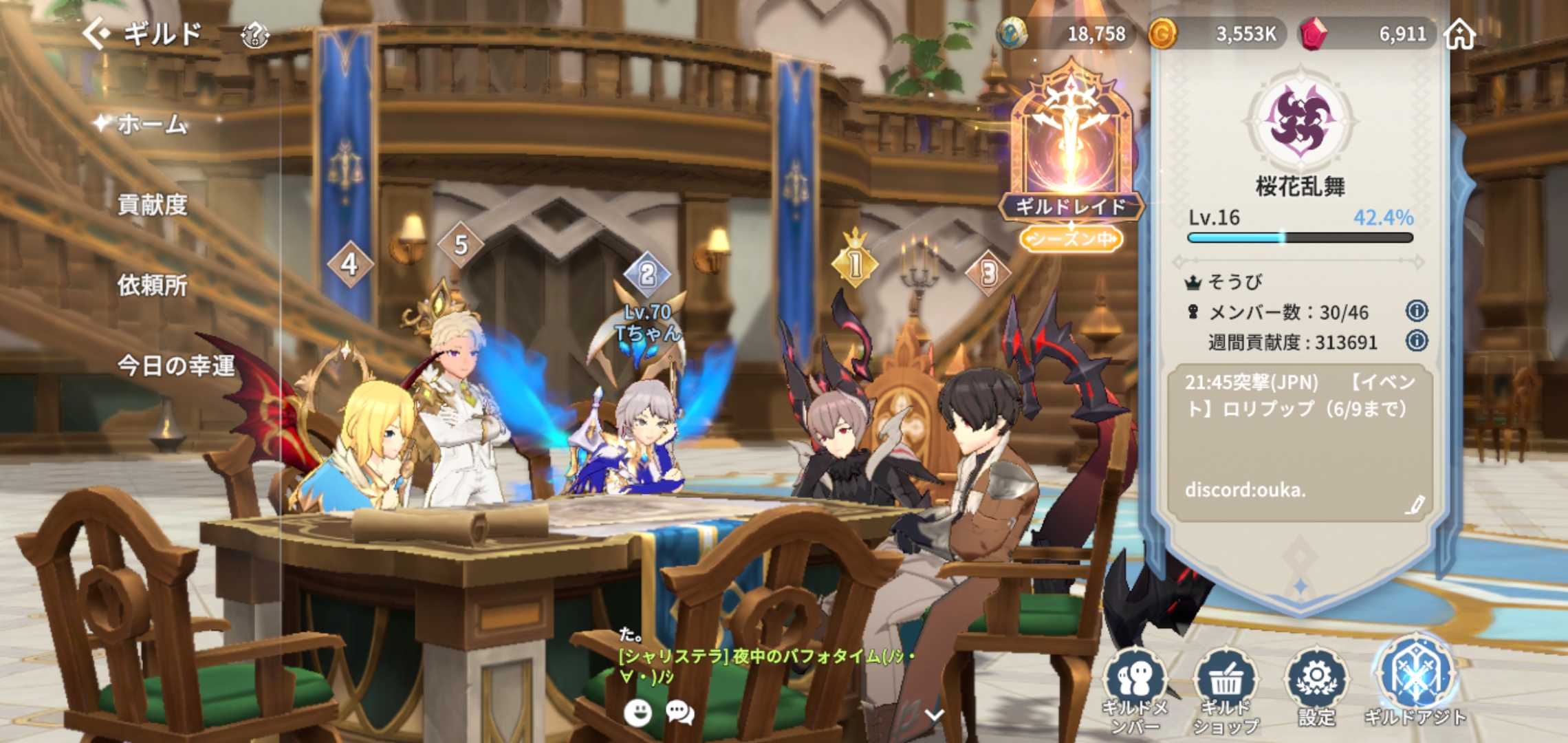The width and height of the screenshot is (1568, 743).
Task: Open the chat speech bubble icon
Action: click(x=679, y=713)
